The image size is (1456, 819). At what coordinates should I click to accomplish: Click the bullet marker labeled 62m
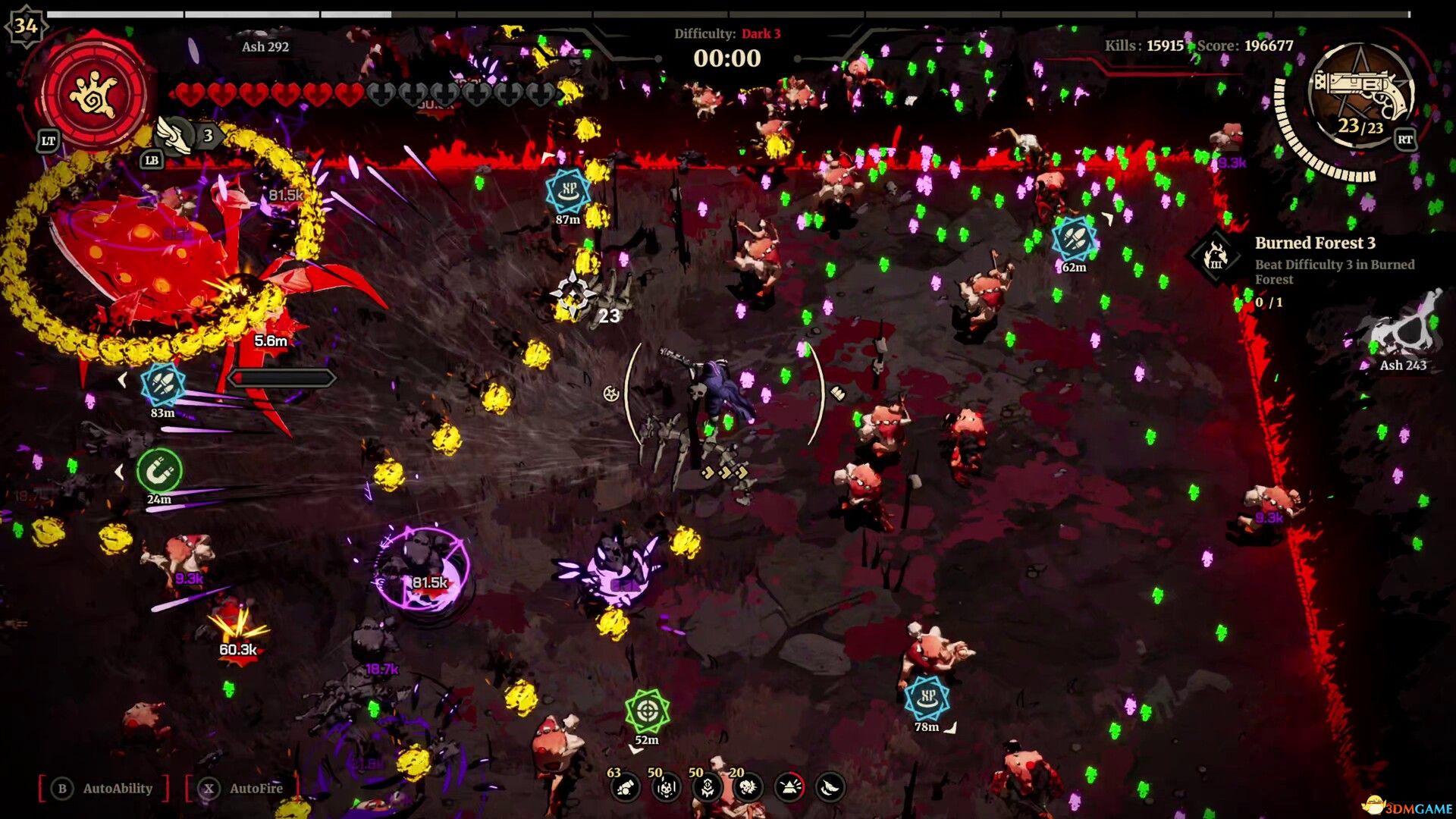click(x=1074, y=239)
